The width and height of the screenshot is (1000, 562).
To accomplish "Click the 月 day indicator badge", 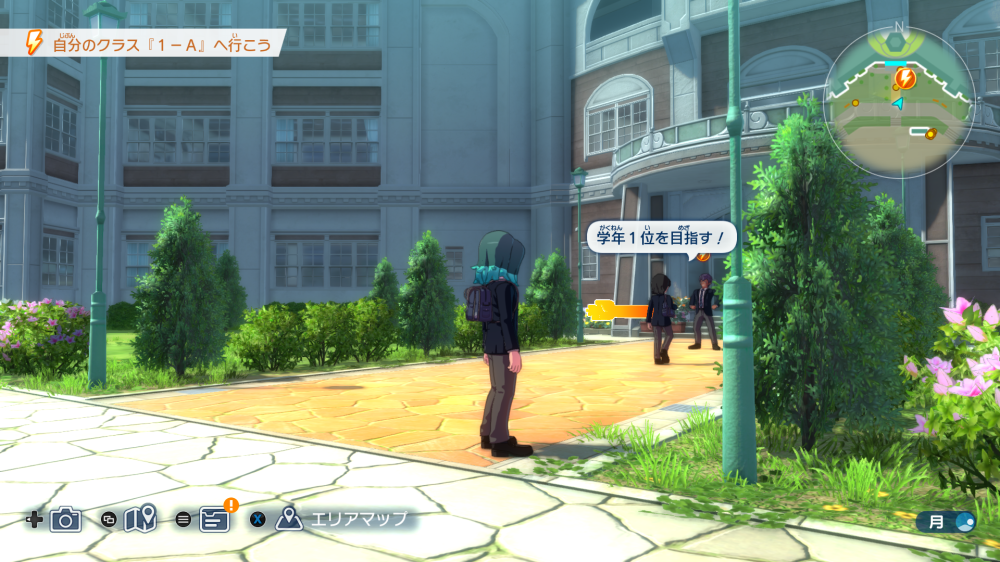I will tap(946, 521).
